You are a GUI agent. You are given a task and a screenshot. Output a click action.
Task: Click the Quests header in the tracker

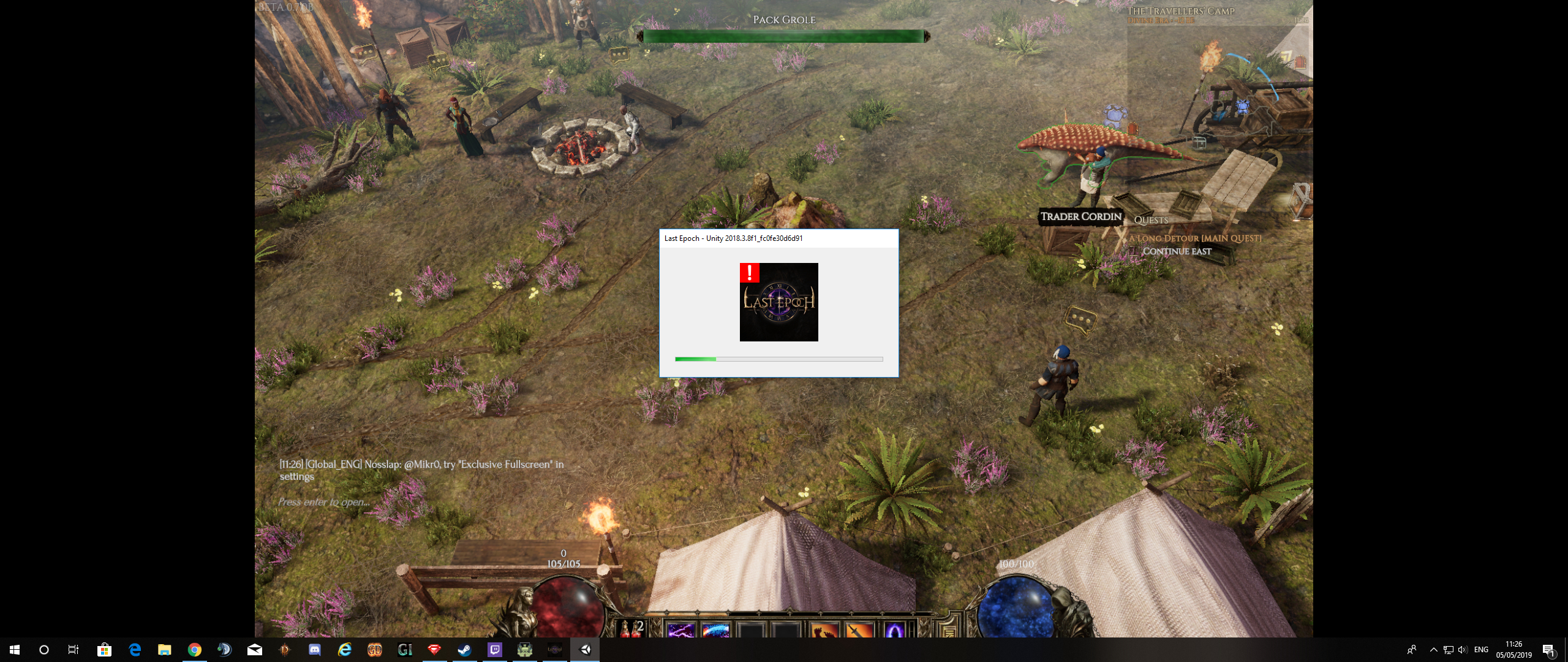(1151, 220)
